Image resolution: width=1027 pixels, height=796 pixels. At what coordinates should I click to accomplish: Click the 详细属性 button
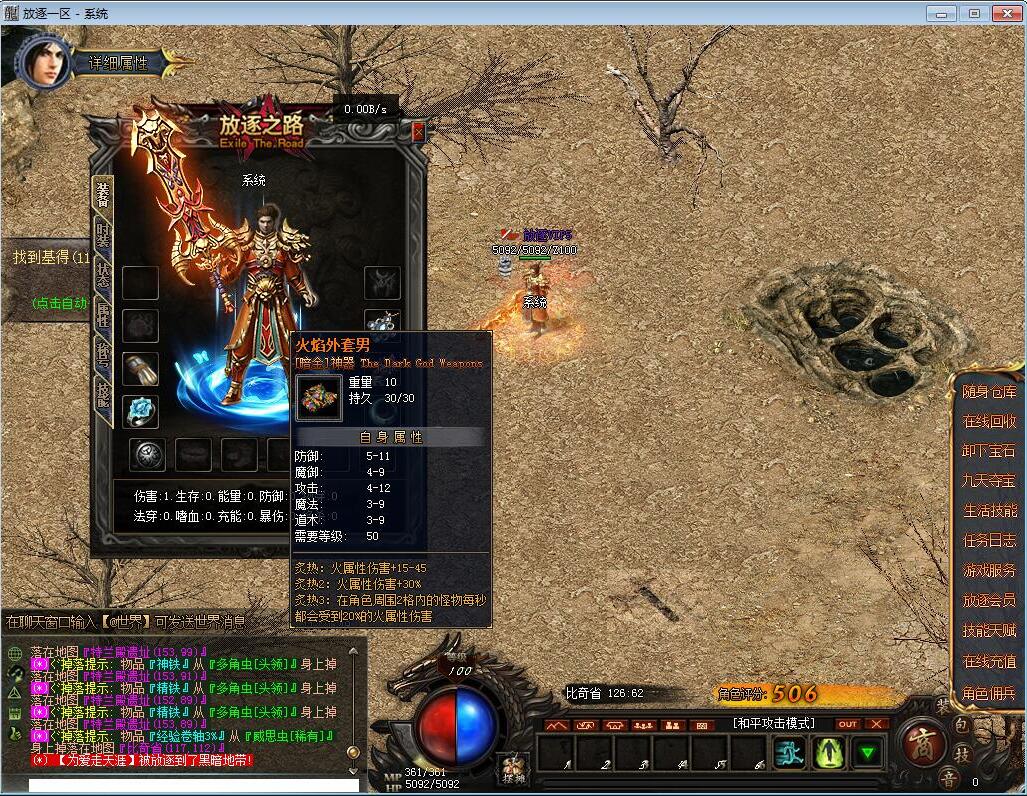pos(118,63)
